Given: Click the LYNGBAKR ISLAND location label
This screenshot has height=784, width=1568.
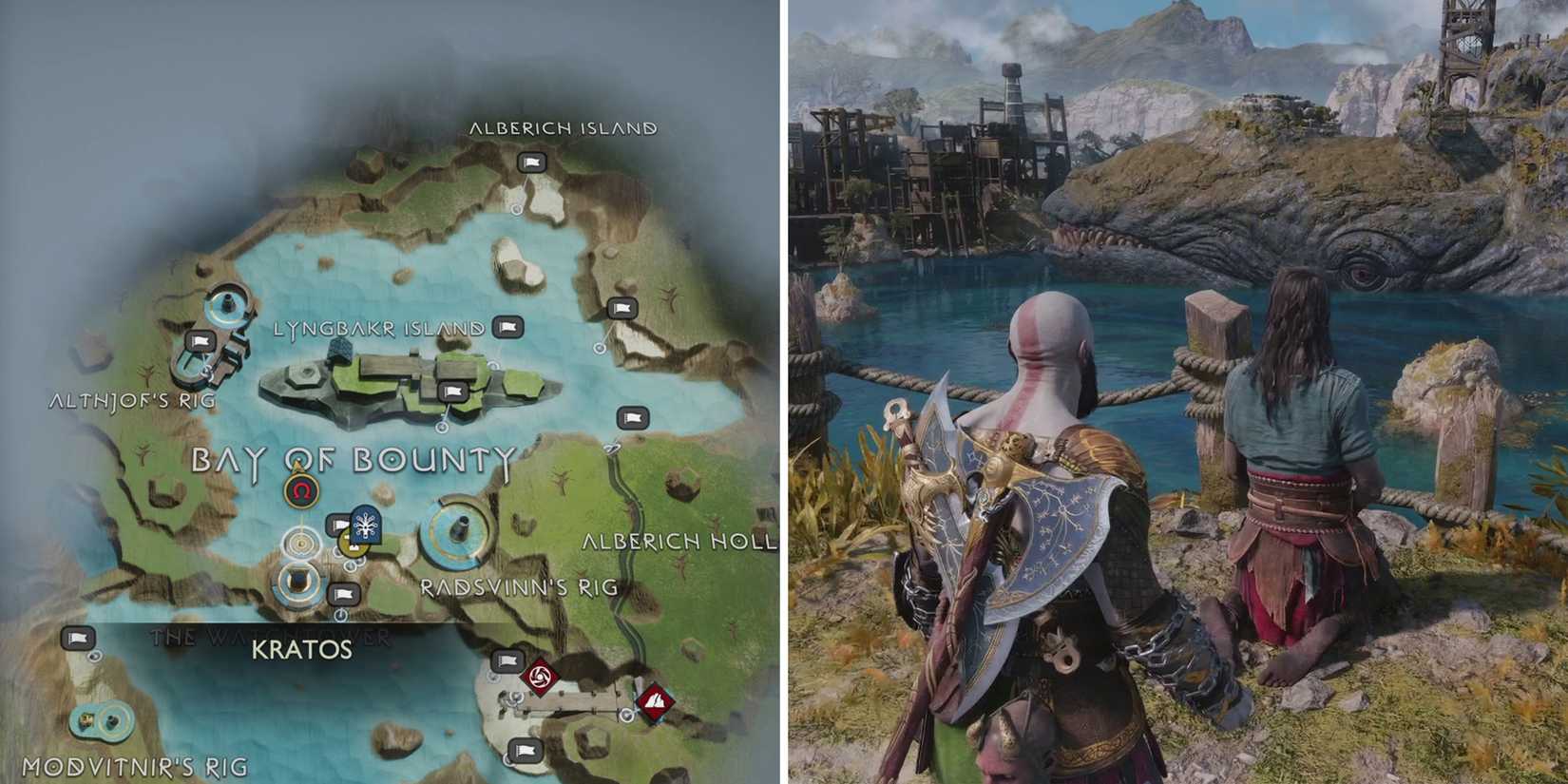Looking at the screenshot, I should (x=376, y=328).
